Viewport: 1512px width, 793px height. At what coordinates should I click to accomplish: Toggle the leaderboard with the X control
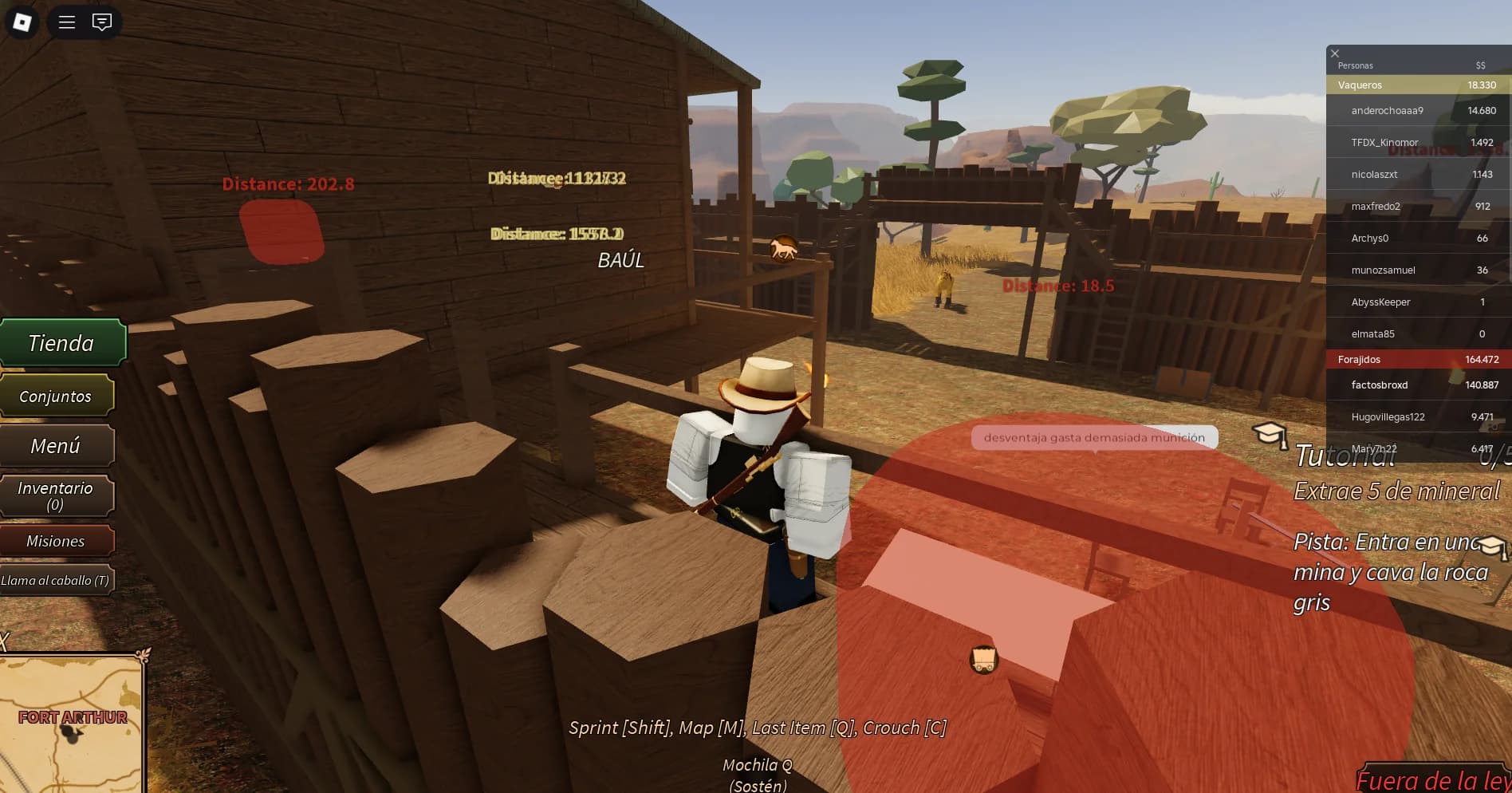(1335, 53)
